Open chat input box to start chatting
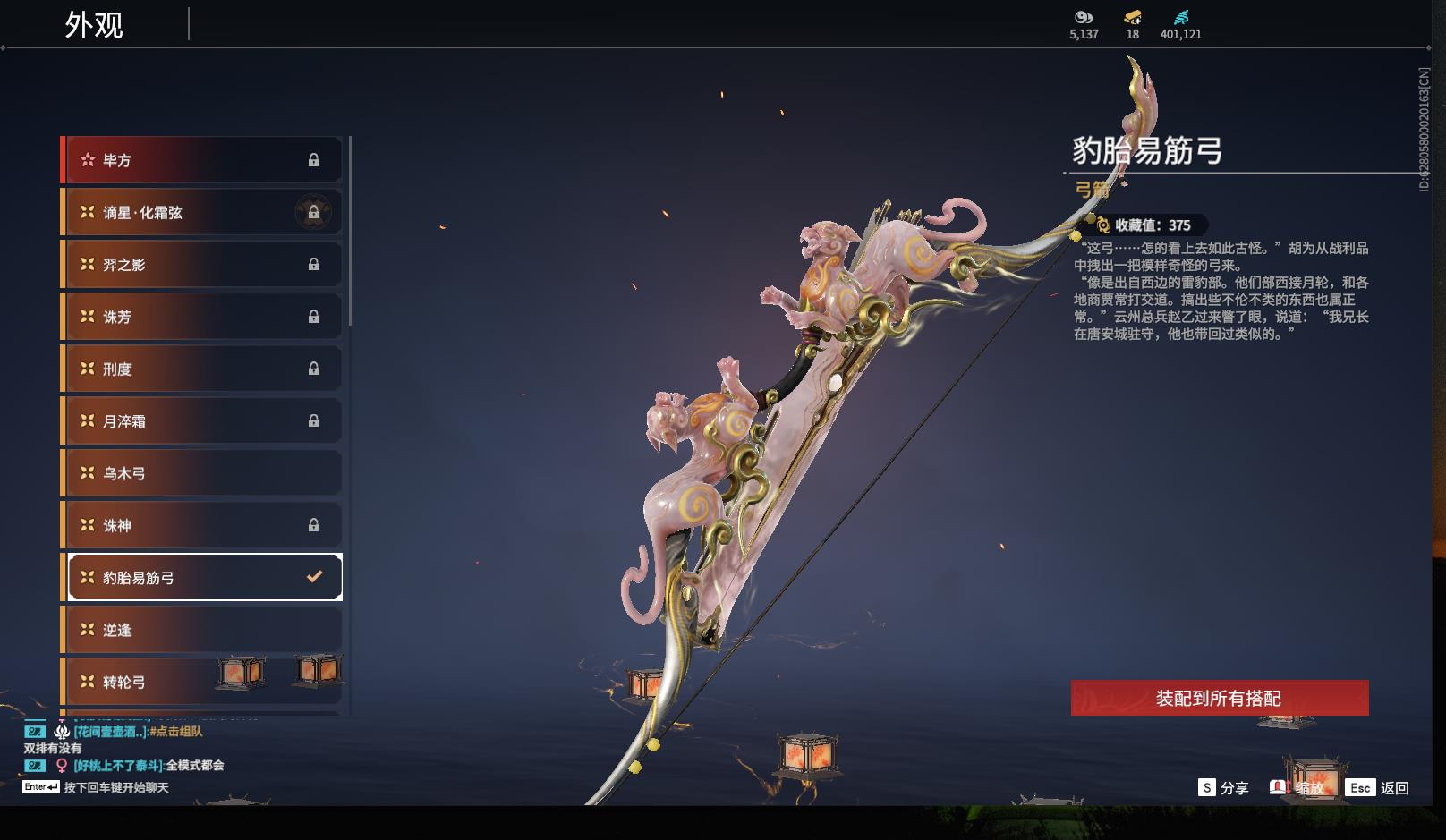 coord(115,787)
